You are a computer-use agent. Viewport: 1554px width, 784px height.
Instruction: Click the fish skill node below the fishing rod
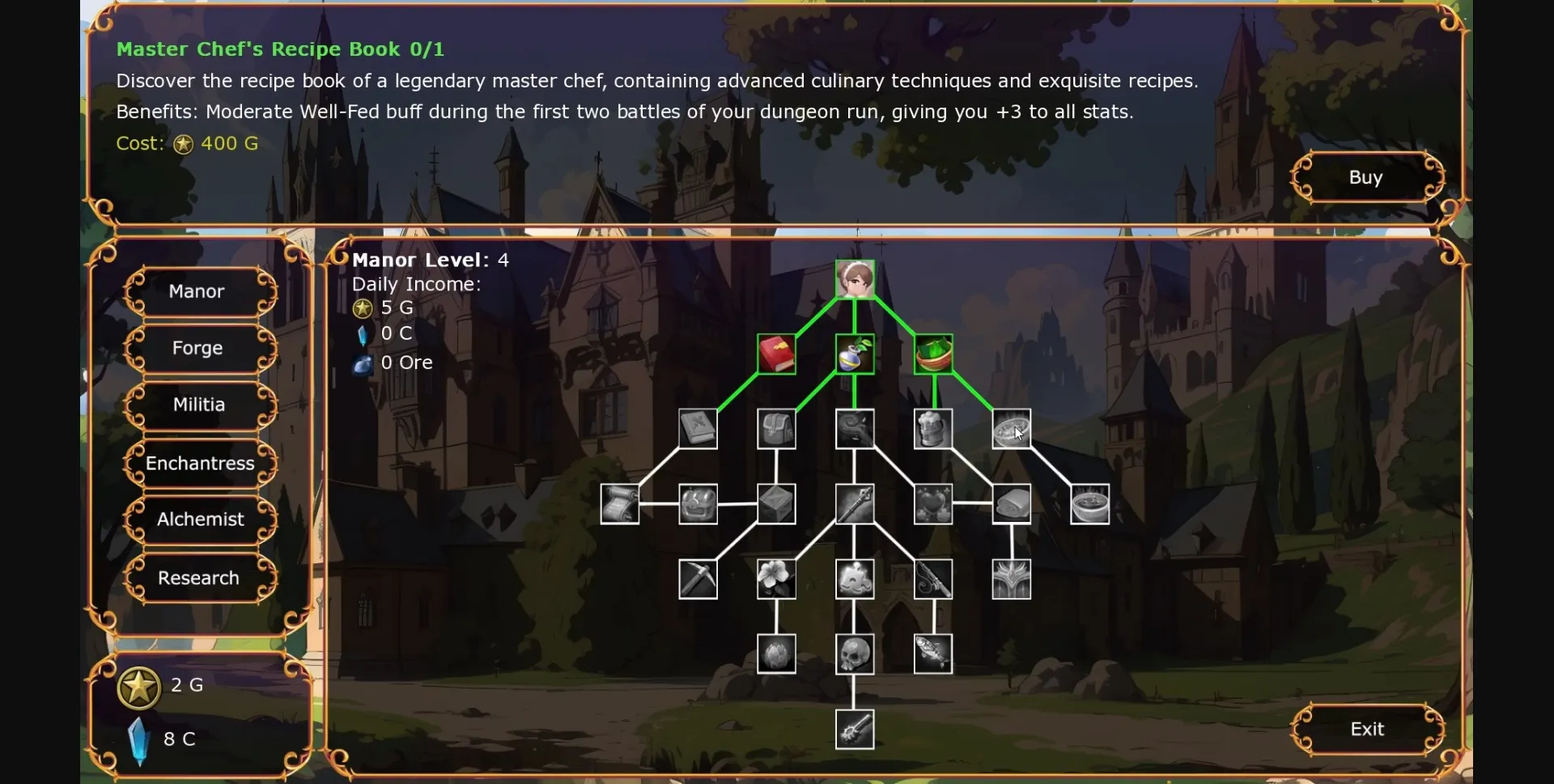pyautogui.click(x=932, y=653)
